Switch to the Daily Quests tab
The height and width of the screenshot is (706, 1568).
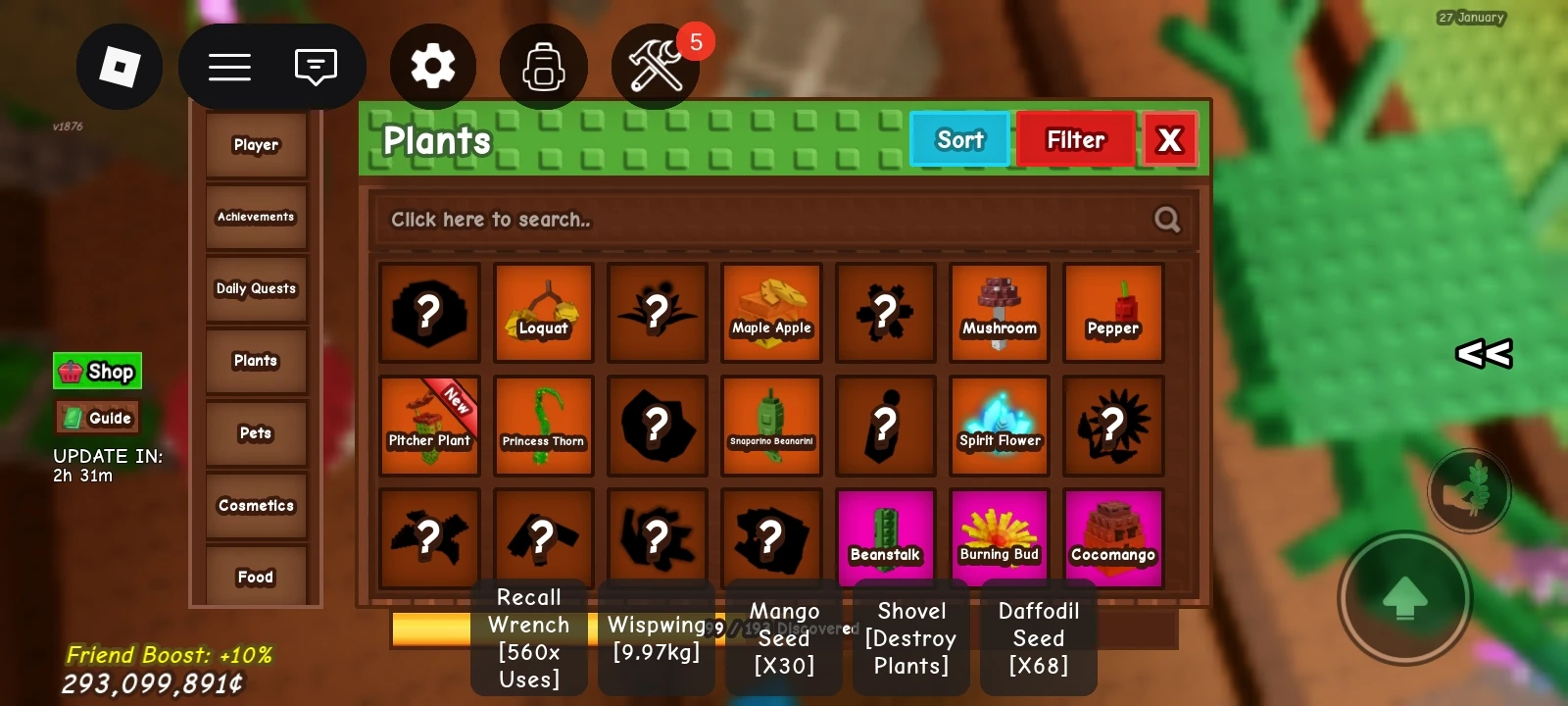pos(255,287)
